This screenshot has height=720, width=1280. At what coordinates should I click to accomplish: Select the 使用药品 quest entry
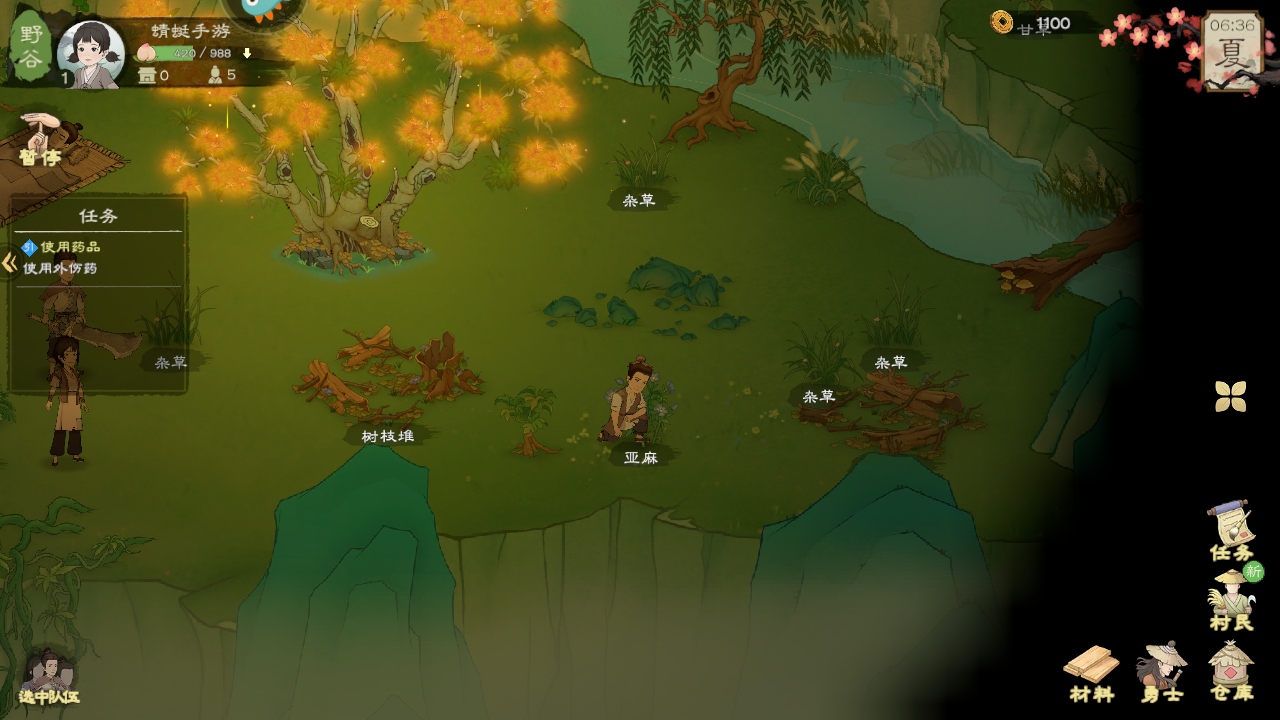70,247
